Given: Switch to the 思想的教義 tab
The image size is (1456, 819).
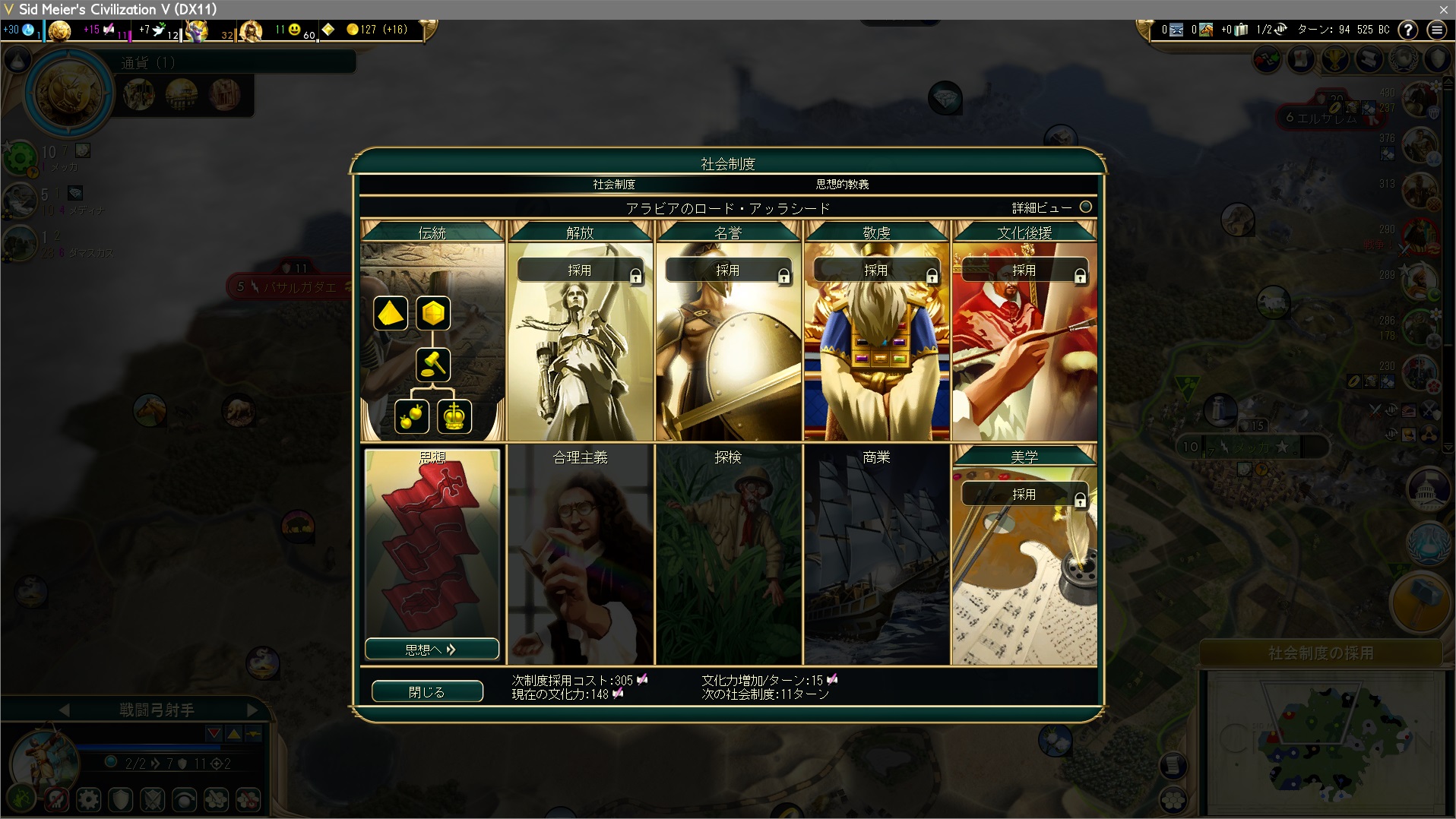Looking at the screenshot, I should (x=842, y=185).
